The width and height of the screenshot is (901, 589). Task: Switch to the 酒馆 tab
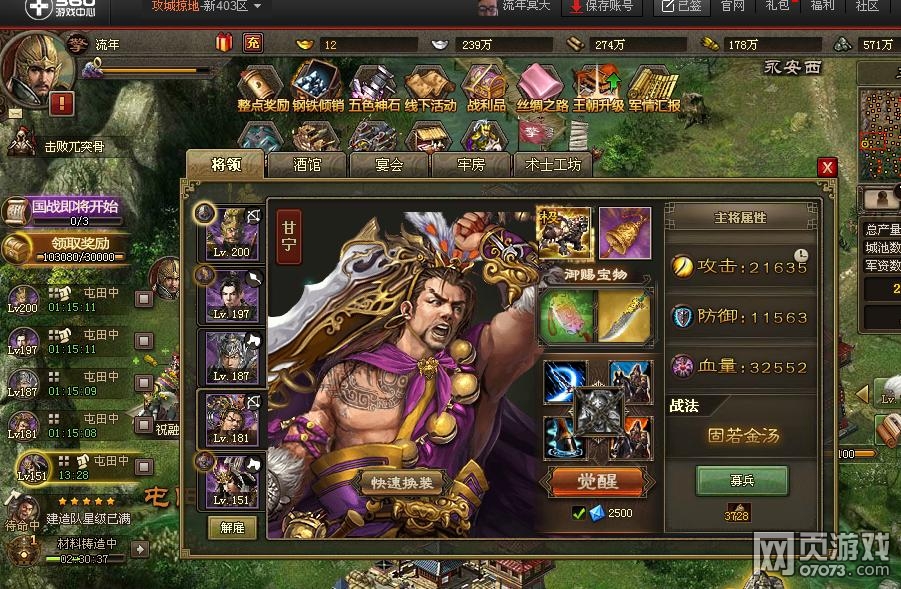[306, 165]
